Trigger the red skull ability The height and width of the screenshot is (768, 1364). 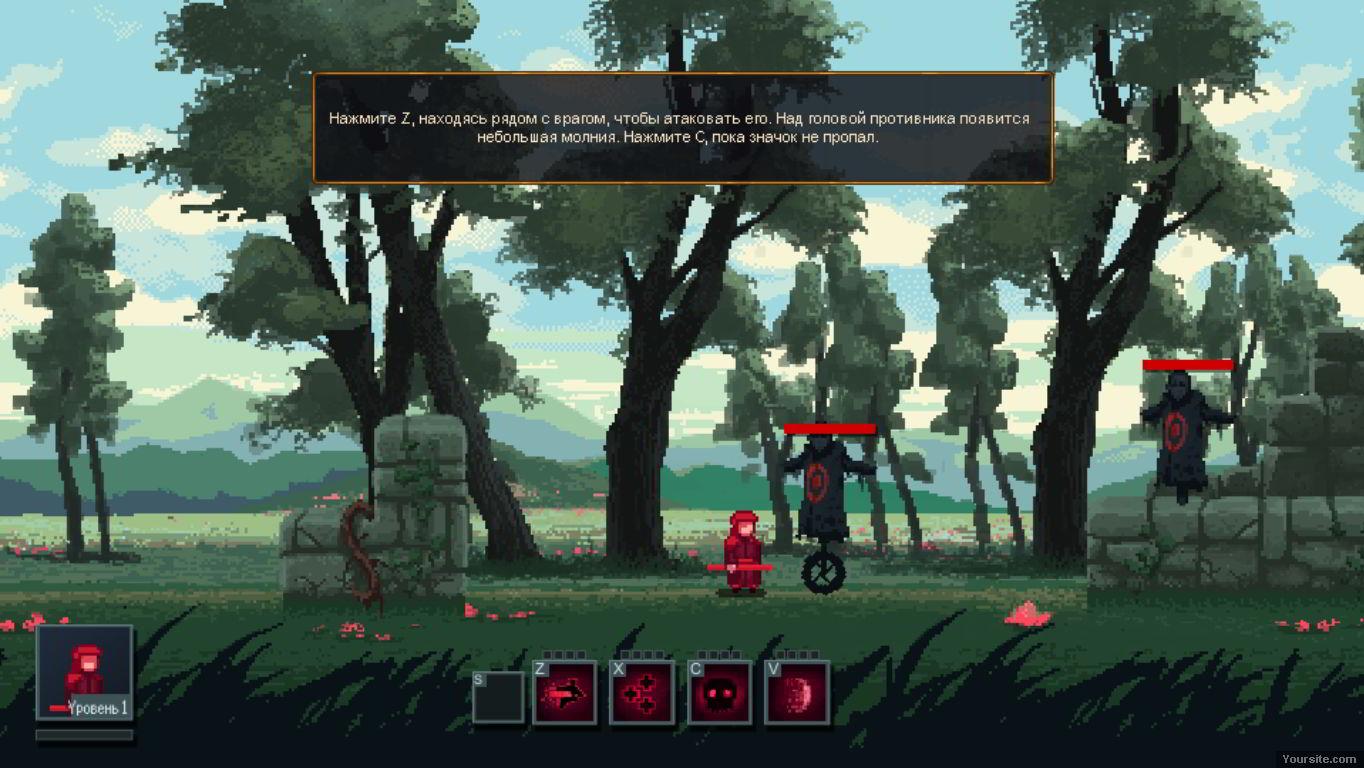click(720, 692)
